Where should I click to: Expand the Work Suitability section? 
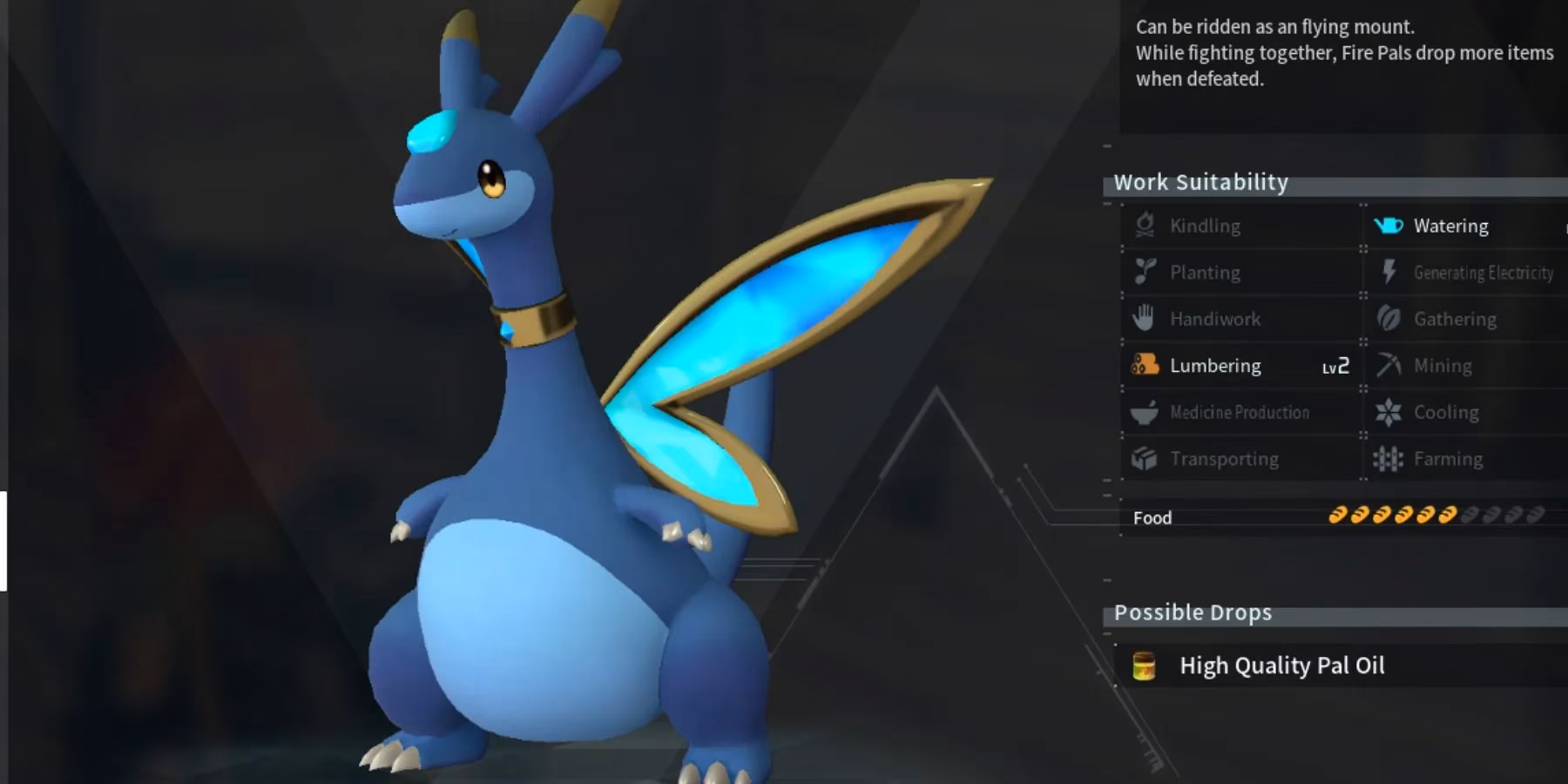coord(1201,183)
